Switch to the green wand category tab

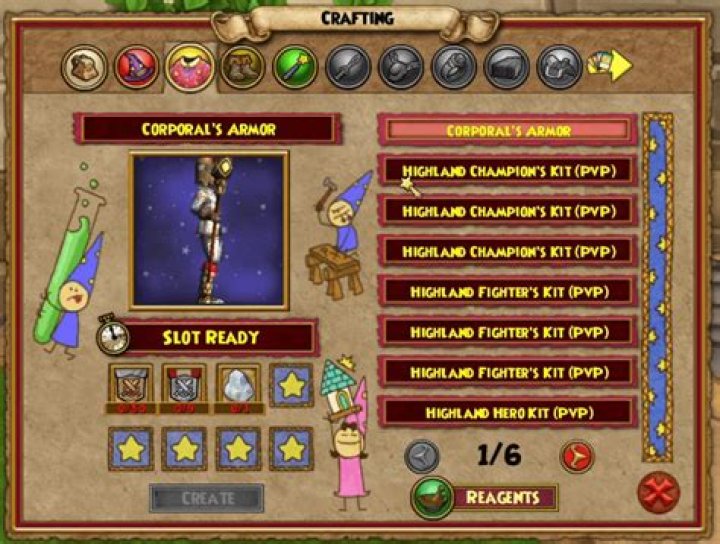(295, 68)
